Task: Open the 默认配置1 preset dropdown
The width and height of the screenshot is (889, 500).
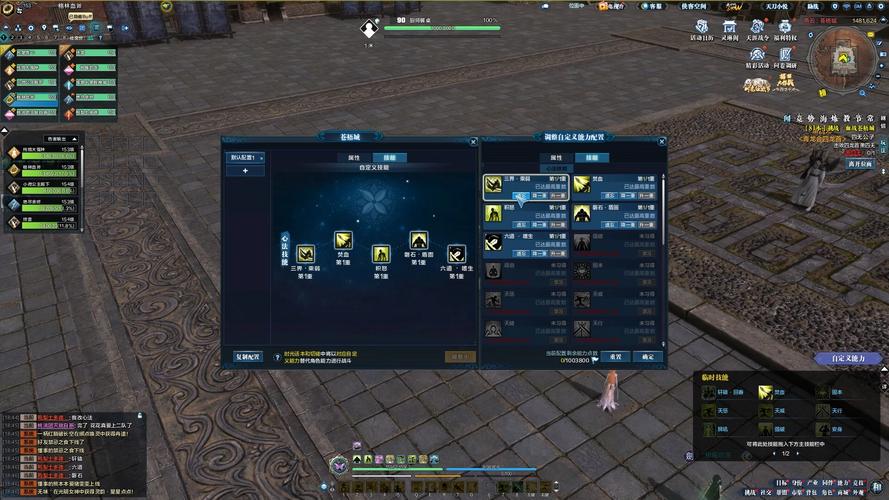Action: (x=246, y=157)
